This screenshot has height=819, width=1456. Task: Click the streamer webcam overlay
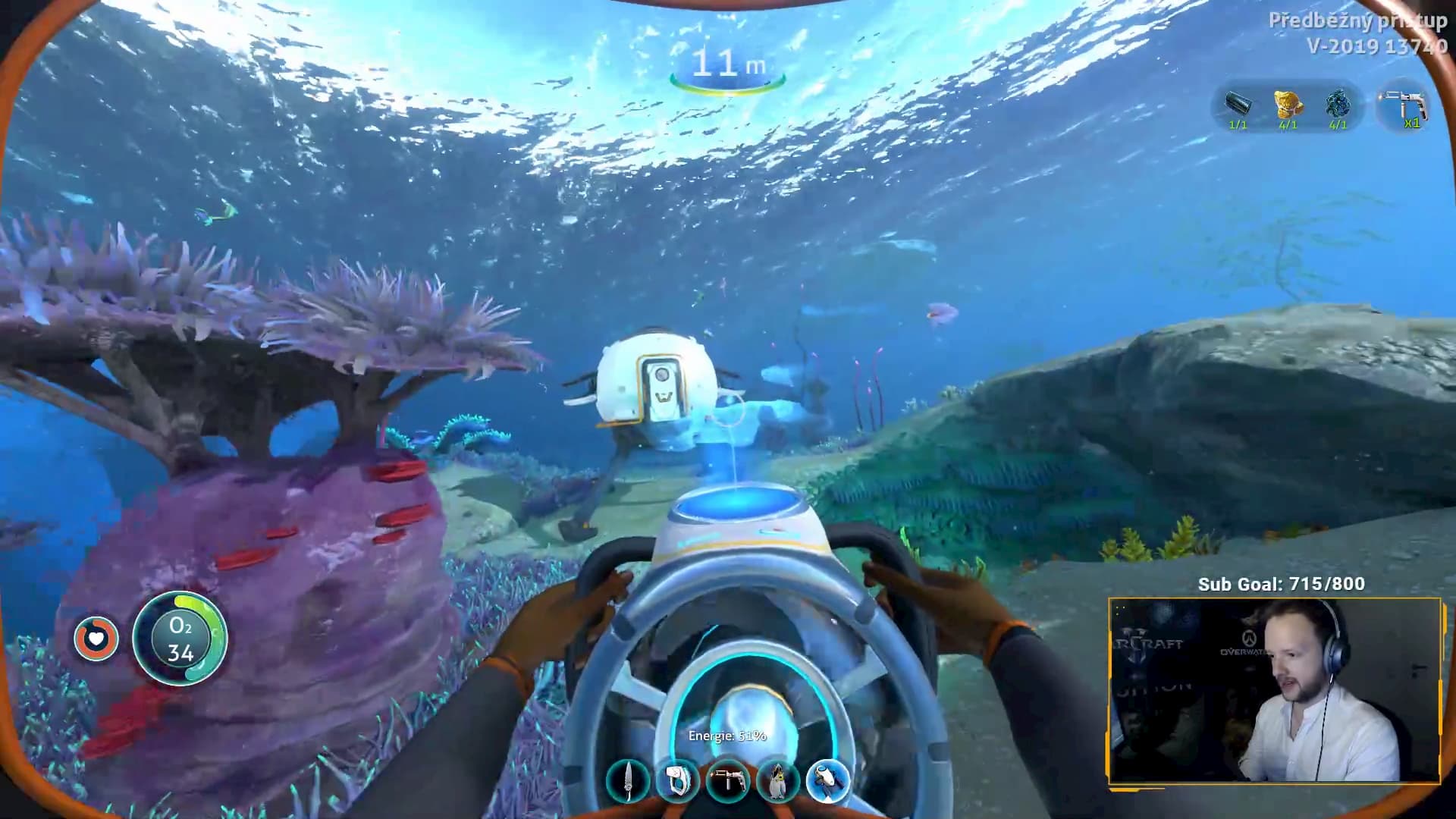[x=1274, y=690]
